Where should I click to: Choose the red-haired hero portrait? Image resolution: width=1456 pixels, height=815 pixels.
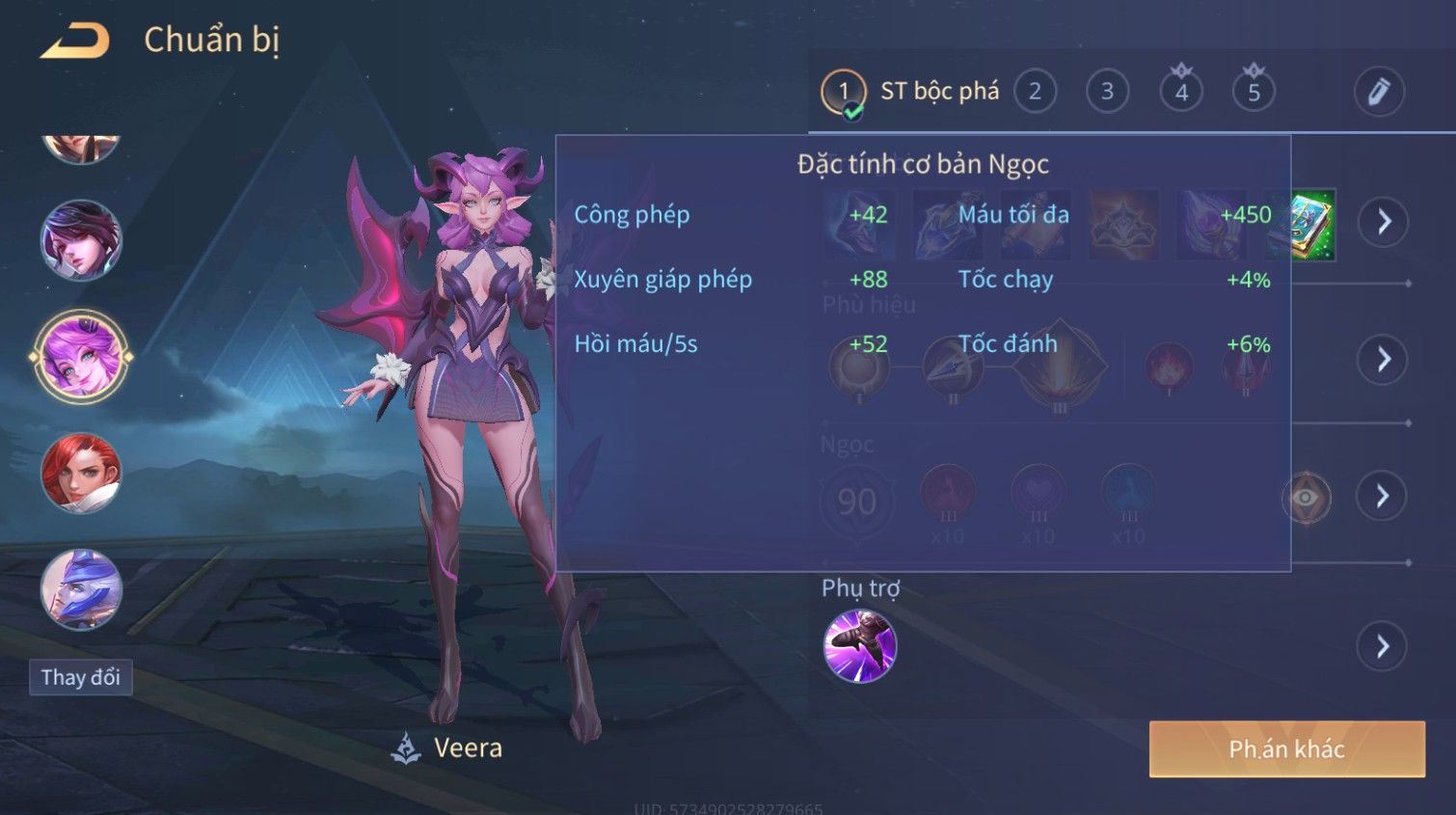pos(81,474)
